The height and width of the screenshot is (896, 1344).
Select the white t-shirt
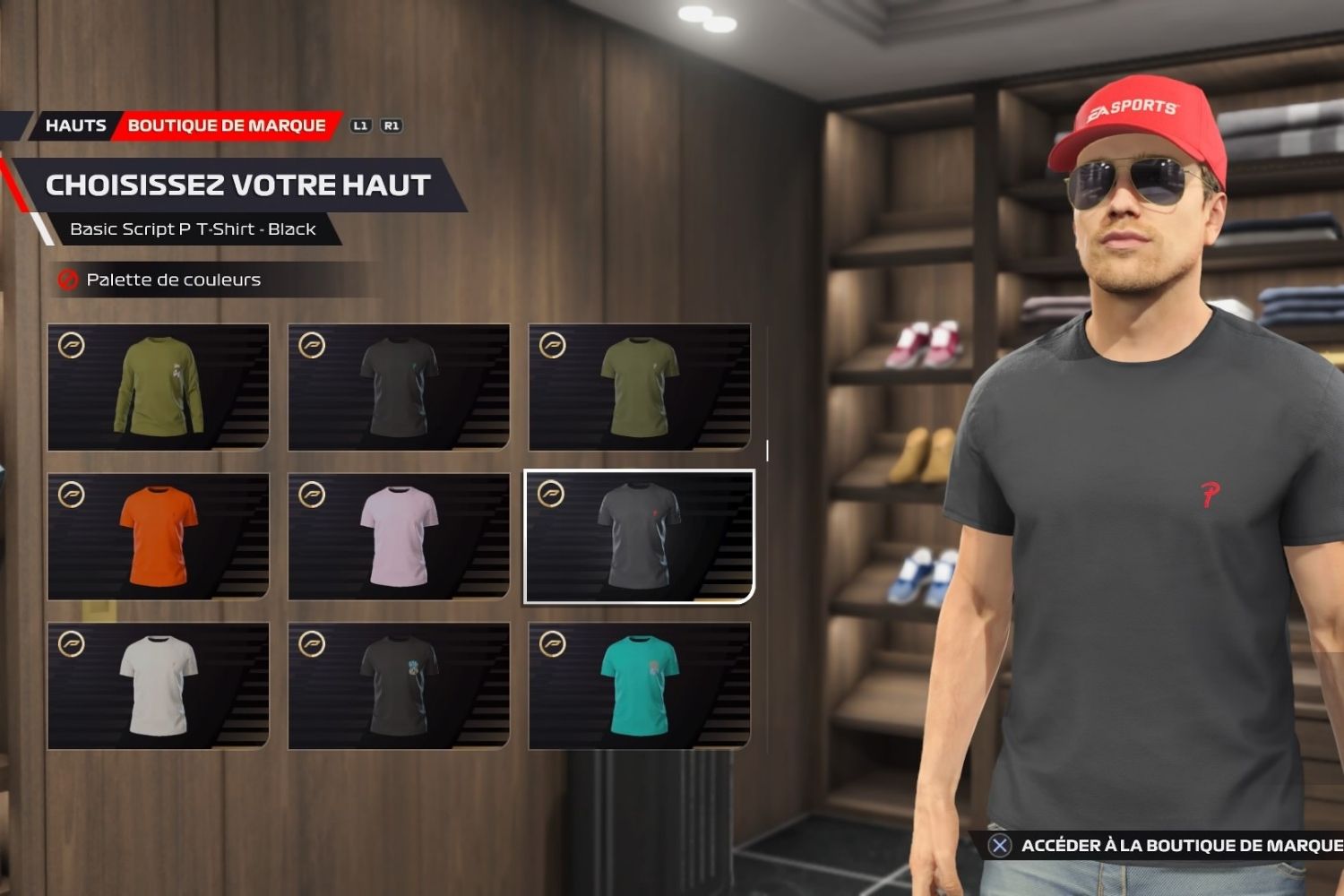click(159, 686)
